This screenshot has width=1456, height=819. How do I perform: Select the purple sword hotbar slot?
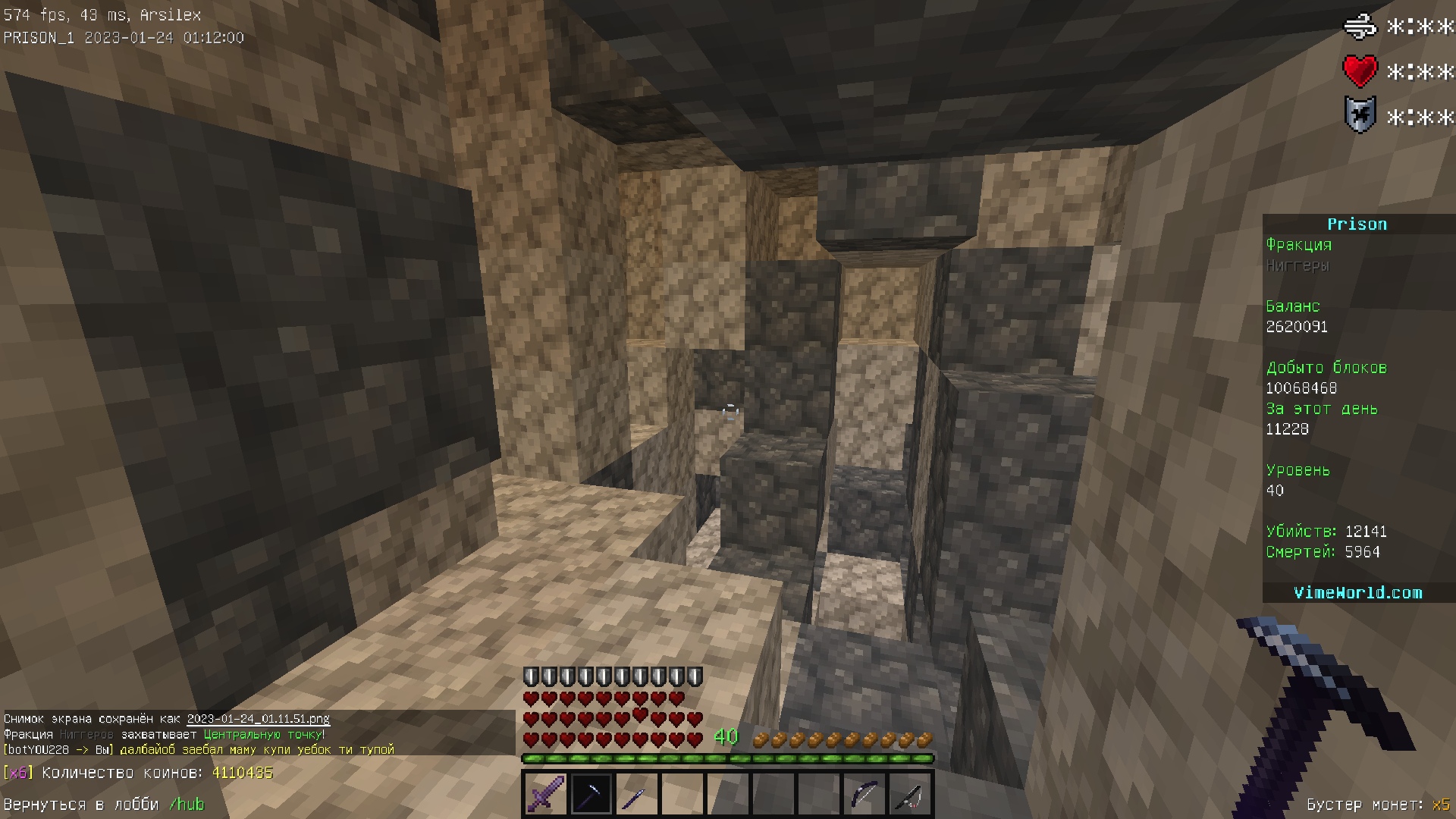click(545, 794)
